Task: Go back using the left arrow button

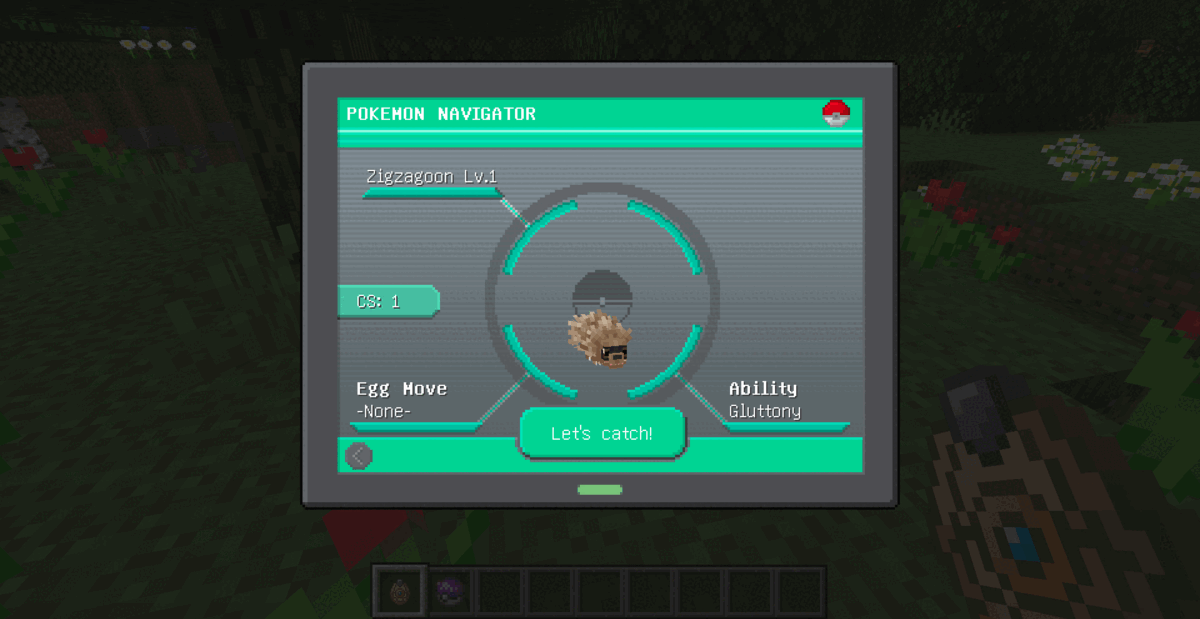Action: [359, 456]
